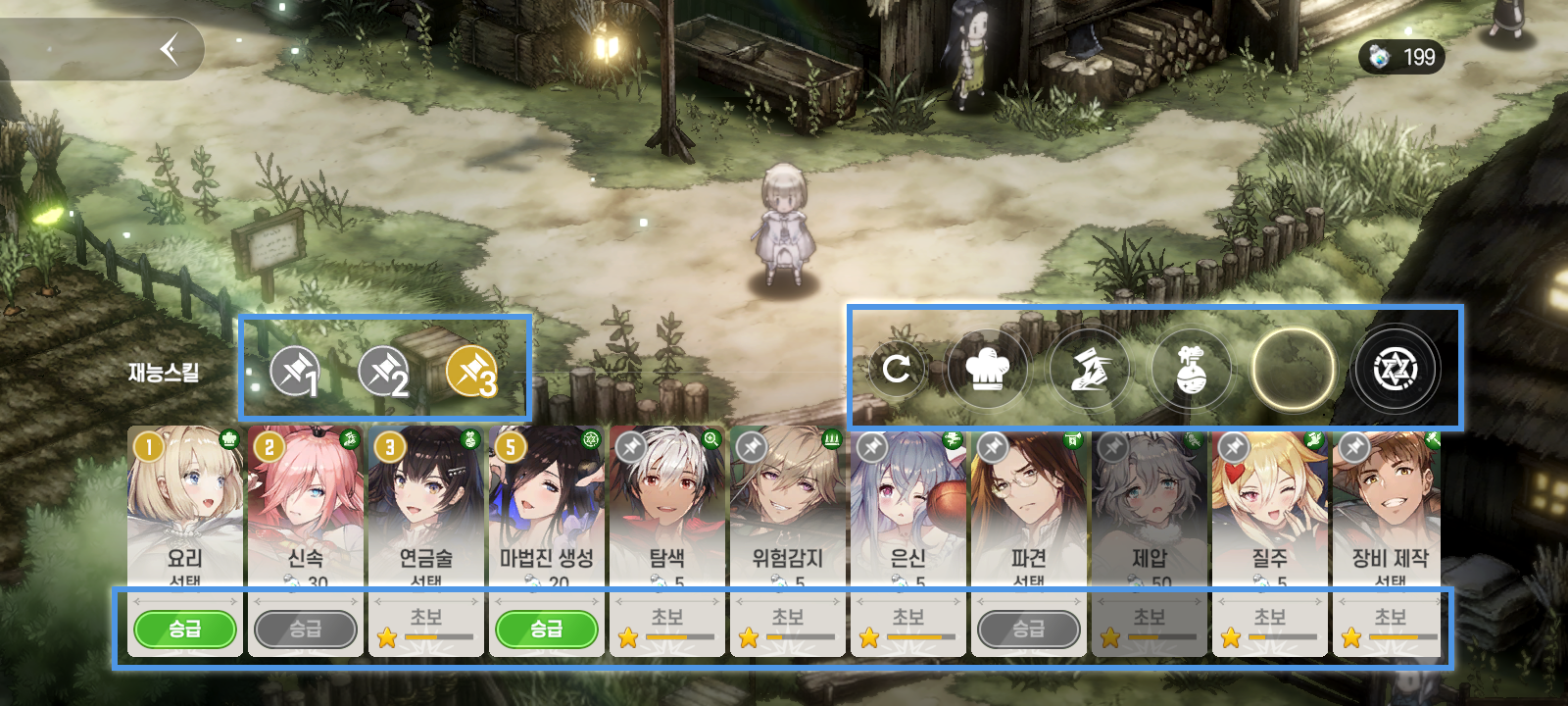1568x706 pixels.
Task: Select the winged boot swiftness slot
Action: tap(1089, 369)
